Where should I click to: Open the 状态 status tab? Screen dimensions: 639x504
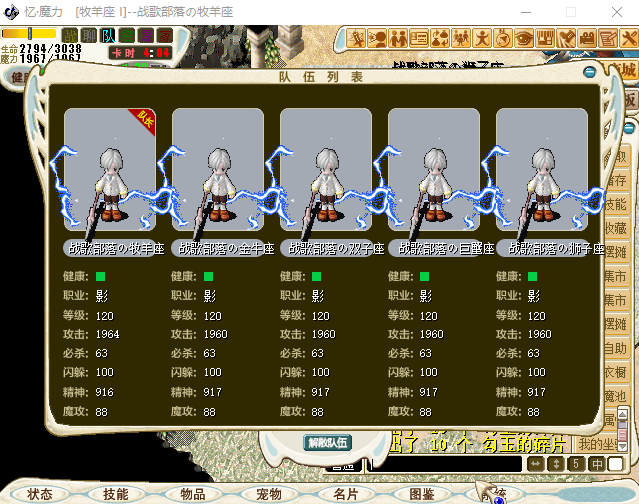[x=41, y=494]
